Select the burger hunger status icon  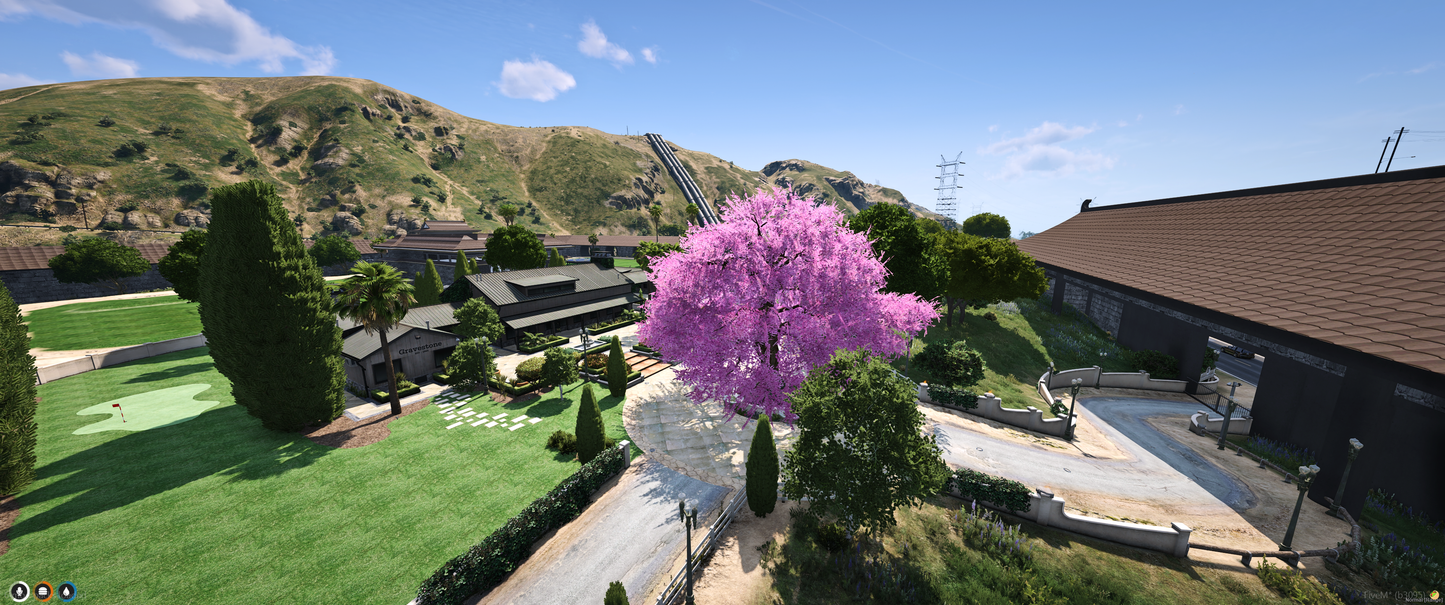43,591
